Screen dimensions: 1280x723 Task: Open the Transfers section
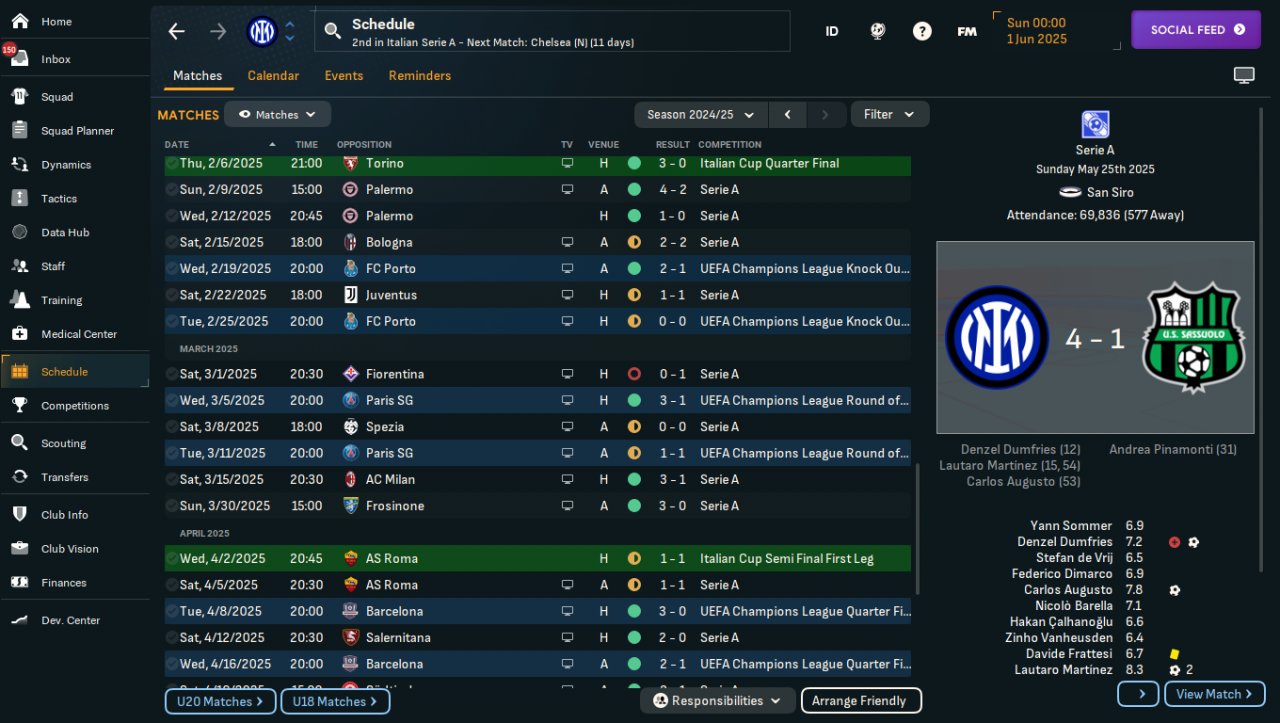point(65,477)
